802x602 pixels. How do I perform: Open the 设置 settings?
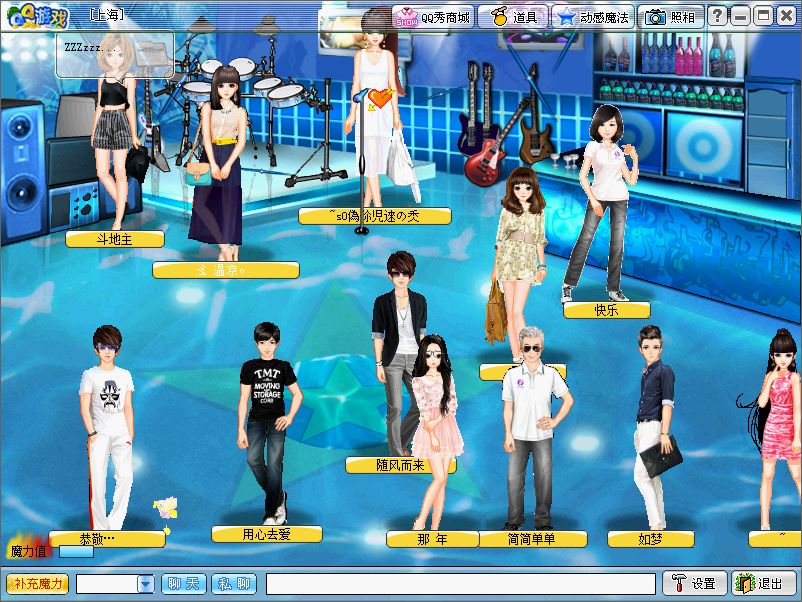click(x=694, y=584)
